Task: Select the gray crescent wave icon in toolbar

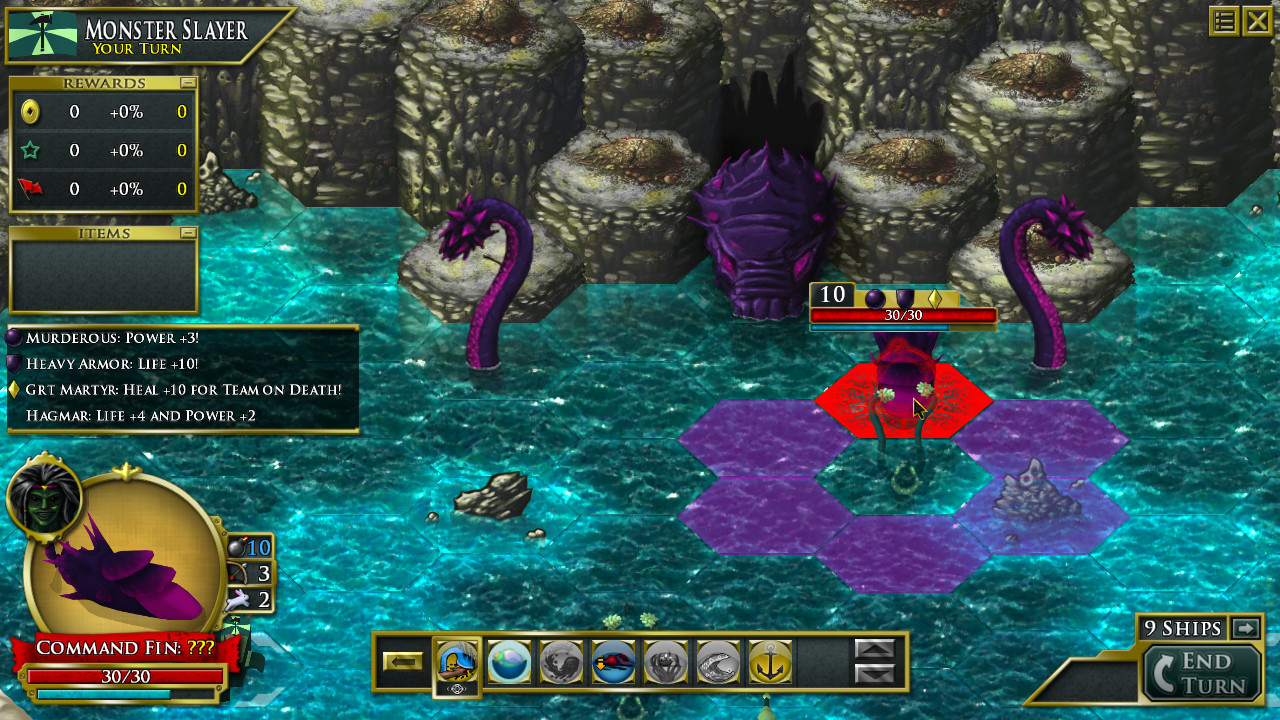Action: click(x=716, y=662)
